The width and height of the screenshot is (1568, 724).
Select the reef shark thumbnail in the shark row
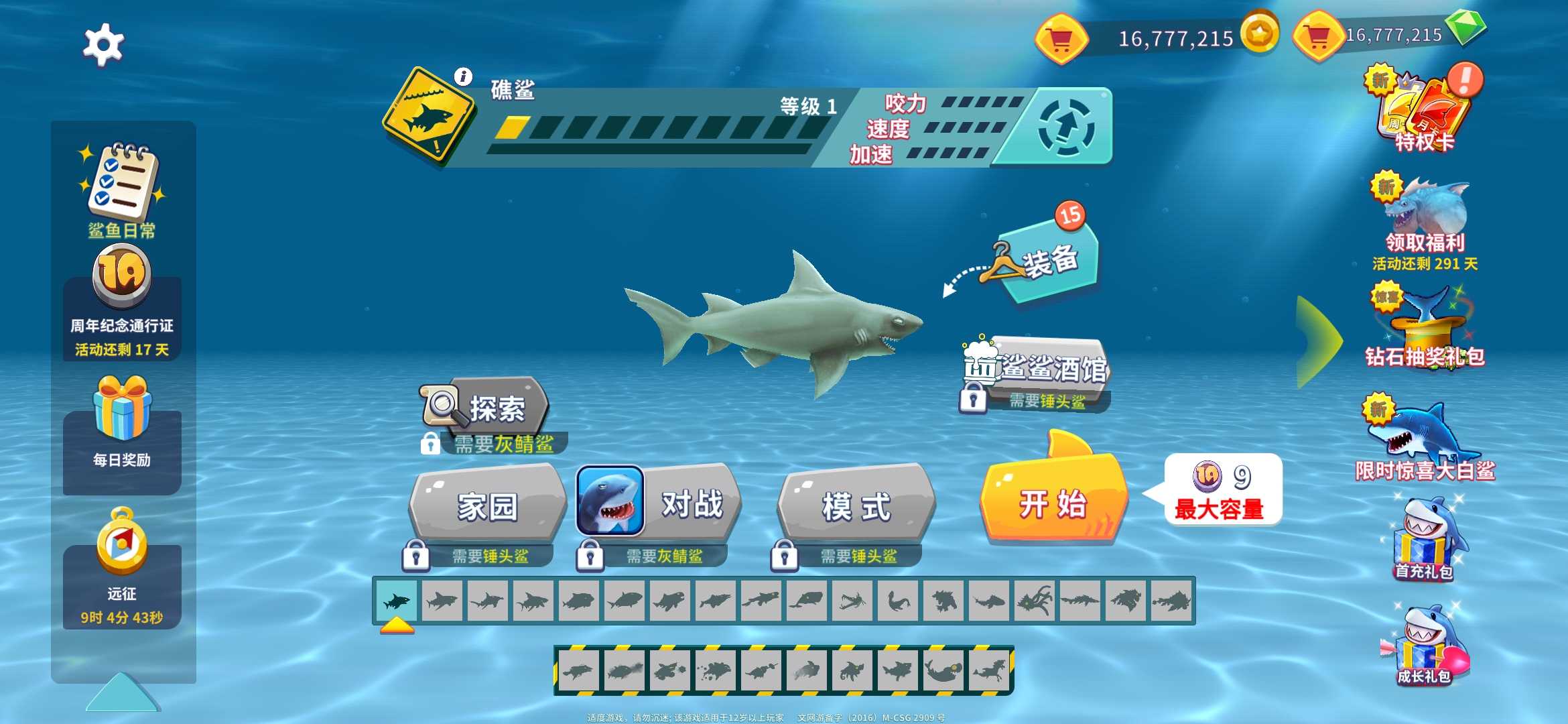coord(396,601)
